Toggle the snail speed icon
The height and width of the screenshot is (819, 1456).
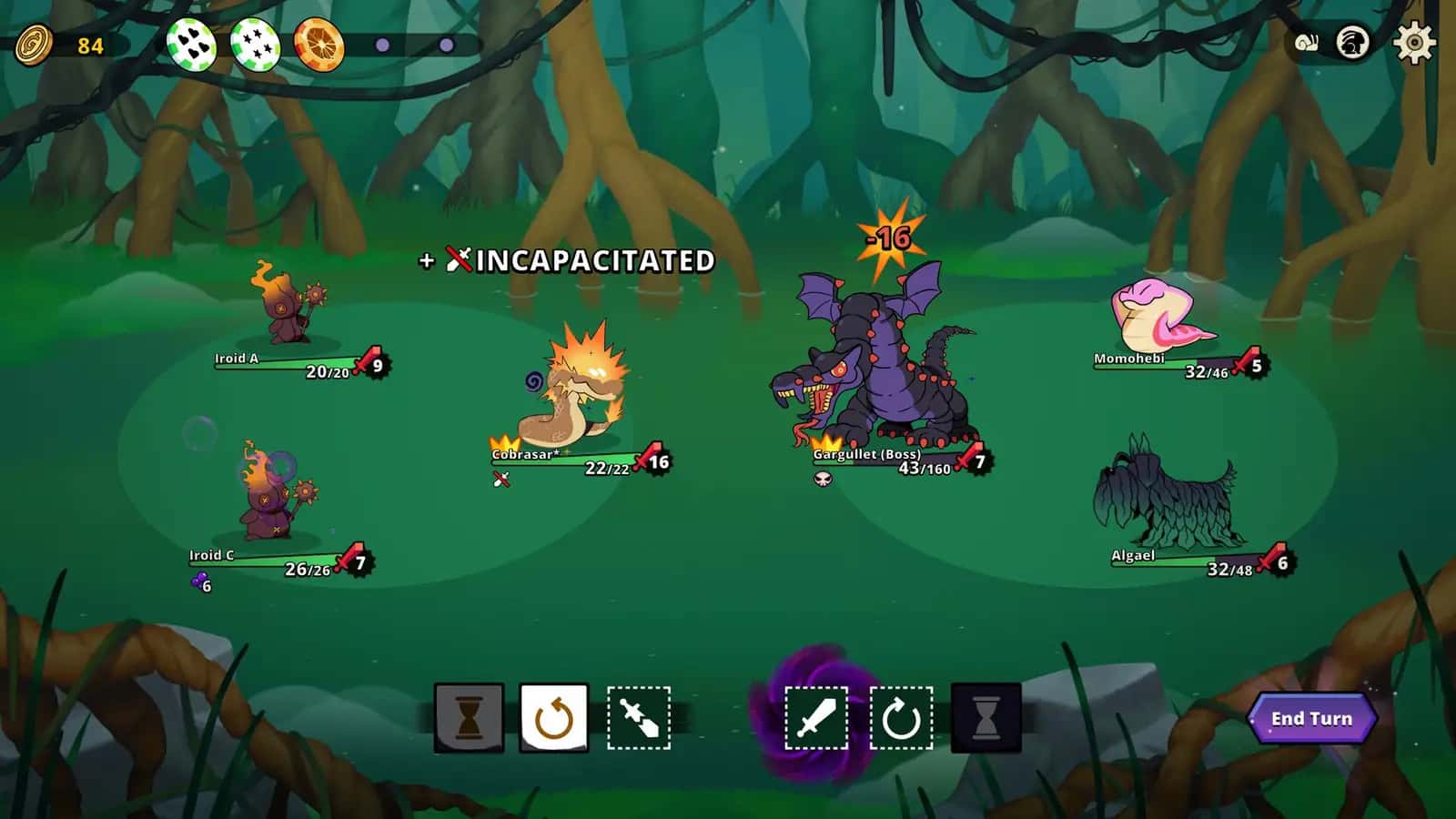[1306, 43]
